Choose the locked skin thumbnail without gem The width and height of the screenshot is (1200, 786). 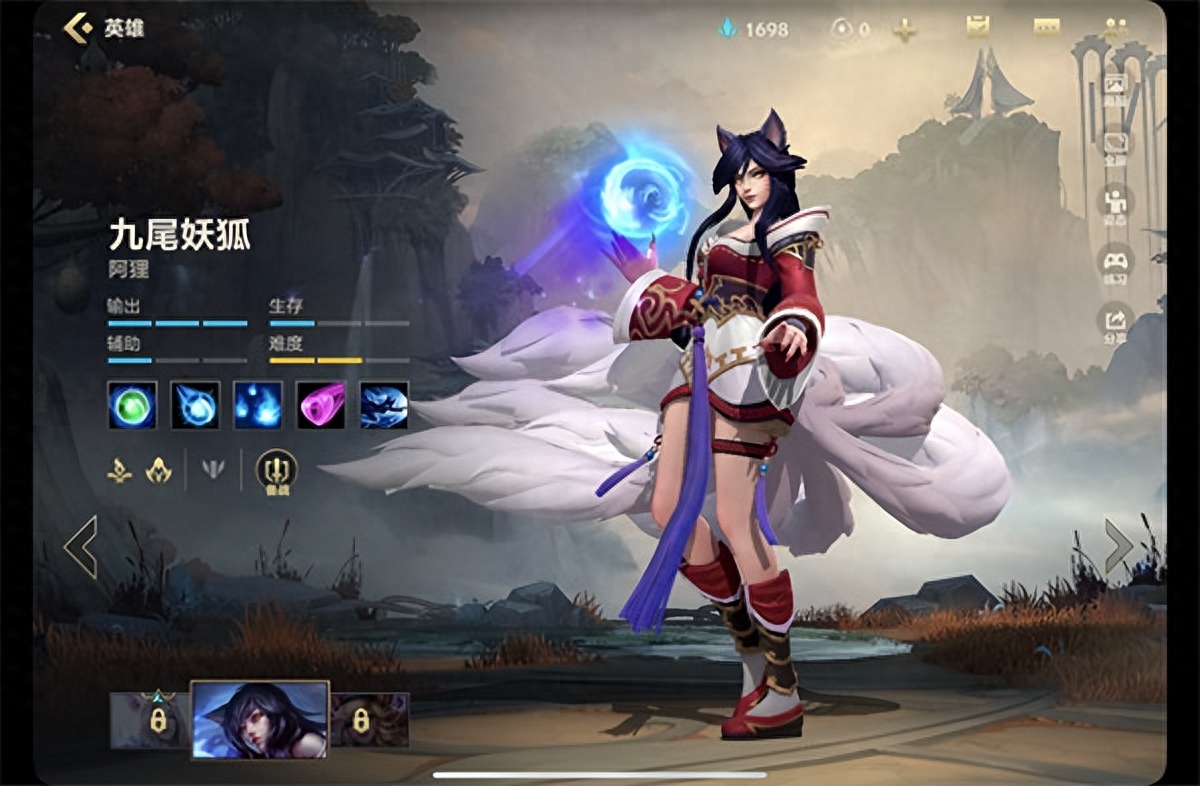pos(369,720)
